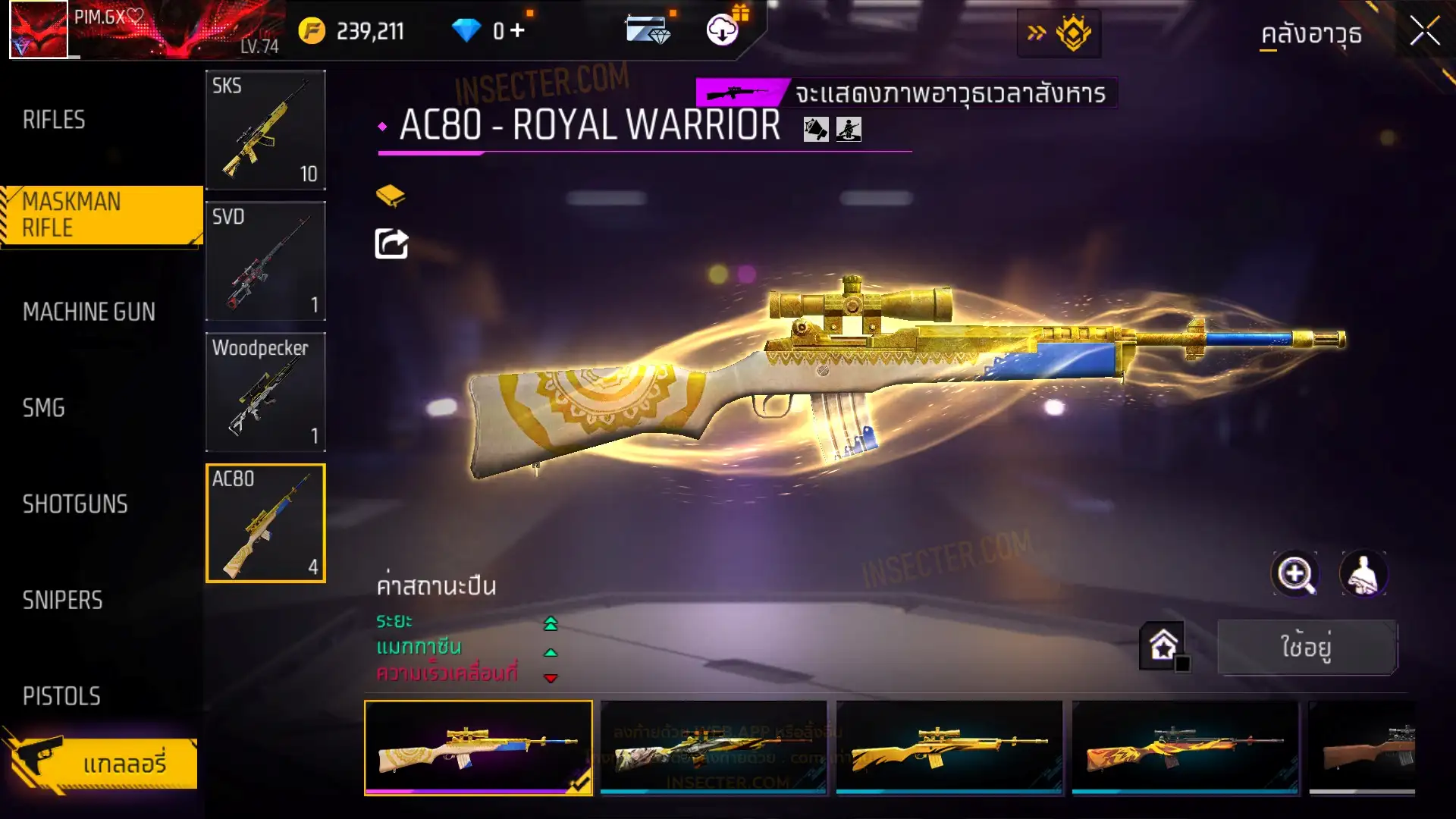Screen dimensions: 1456x819
Task: Select the SKS weapon slot
Action: pyautogui.click(x=265, y=130)
